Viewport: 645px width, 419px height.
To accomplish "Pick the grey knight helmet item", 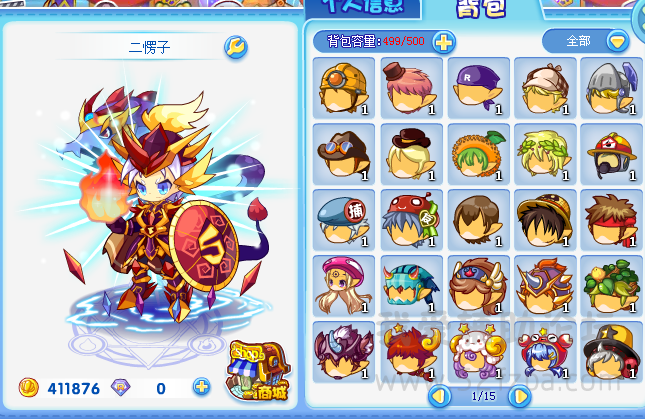I will (x=611, y=88).
